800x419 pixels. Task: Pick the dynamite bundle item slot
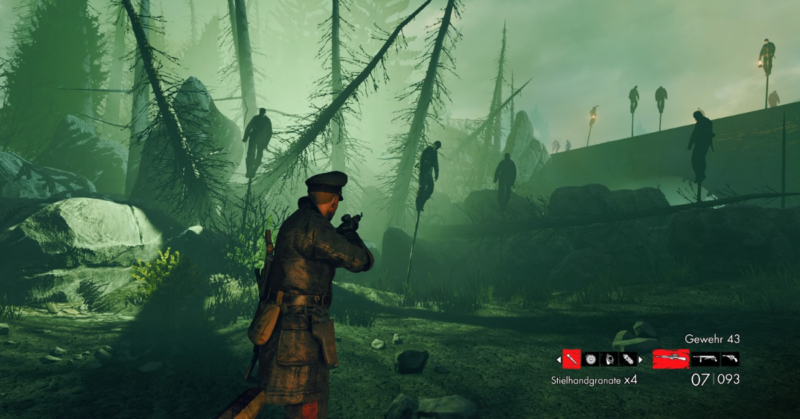tap(627, 358)
